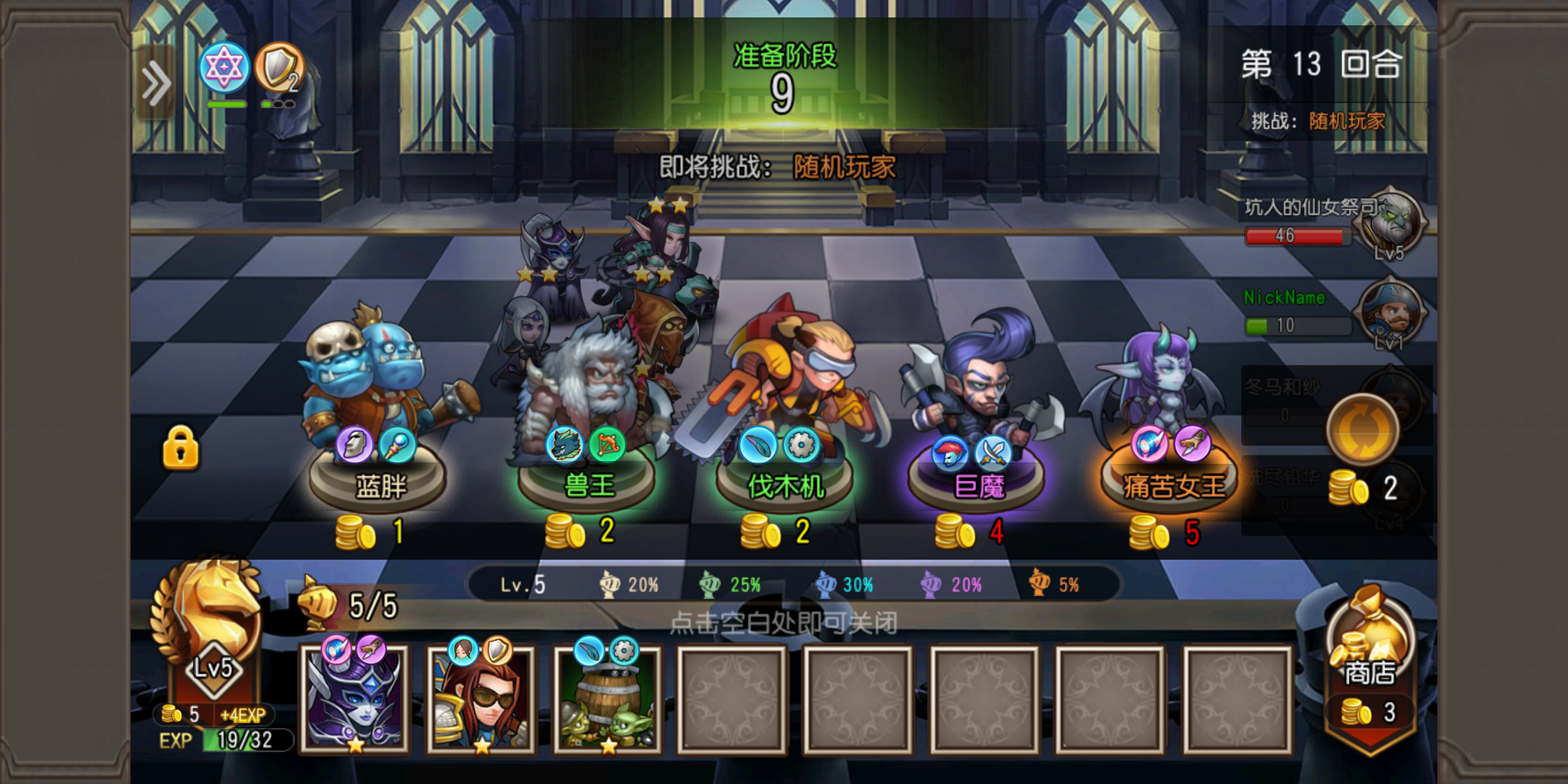
Task: Buy the 蓝胖 hero from the shop
Action: pyautogui.click(x=377, y=429)
